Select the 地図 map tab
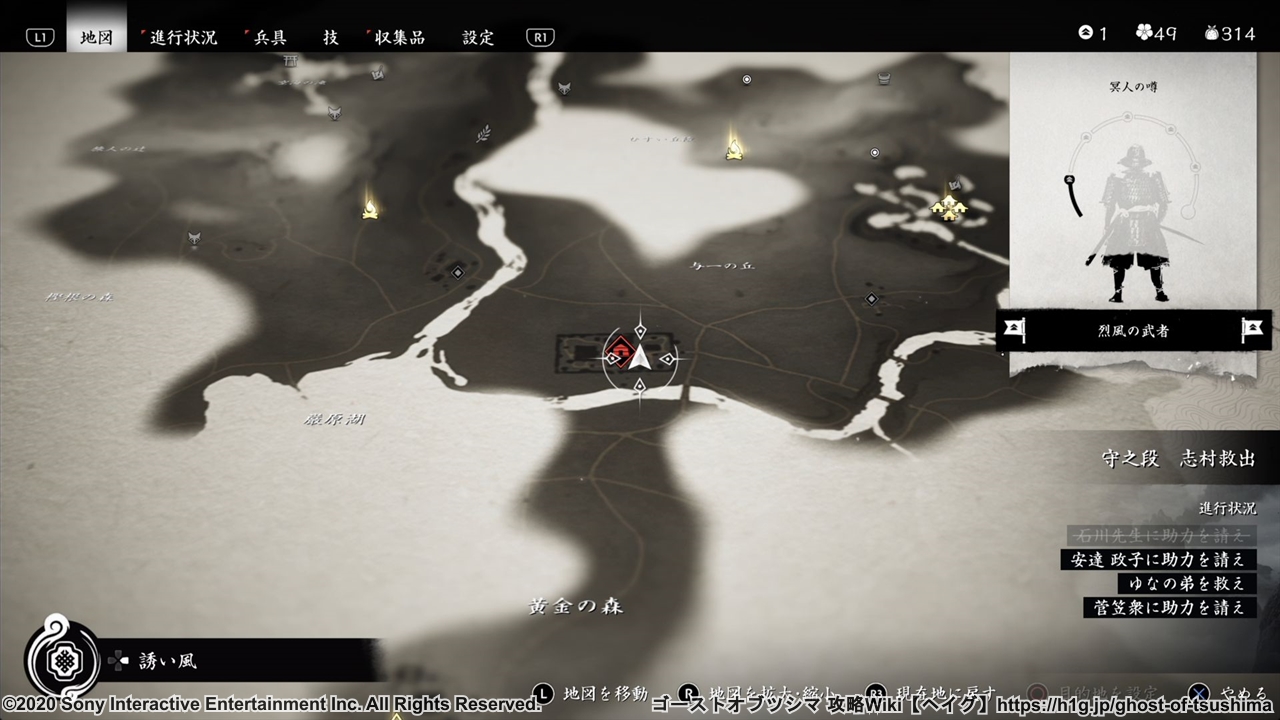The image size is (1280, 720). 97,37
